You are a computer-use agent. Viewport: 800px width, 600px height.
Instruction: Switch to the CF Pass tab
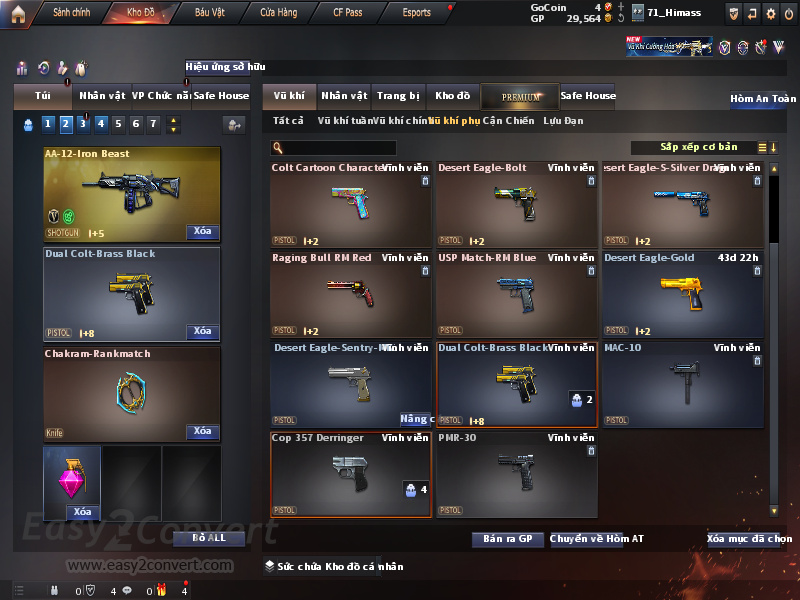coord(347,13)
